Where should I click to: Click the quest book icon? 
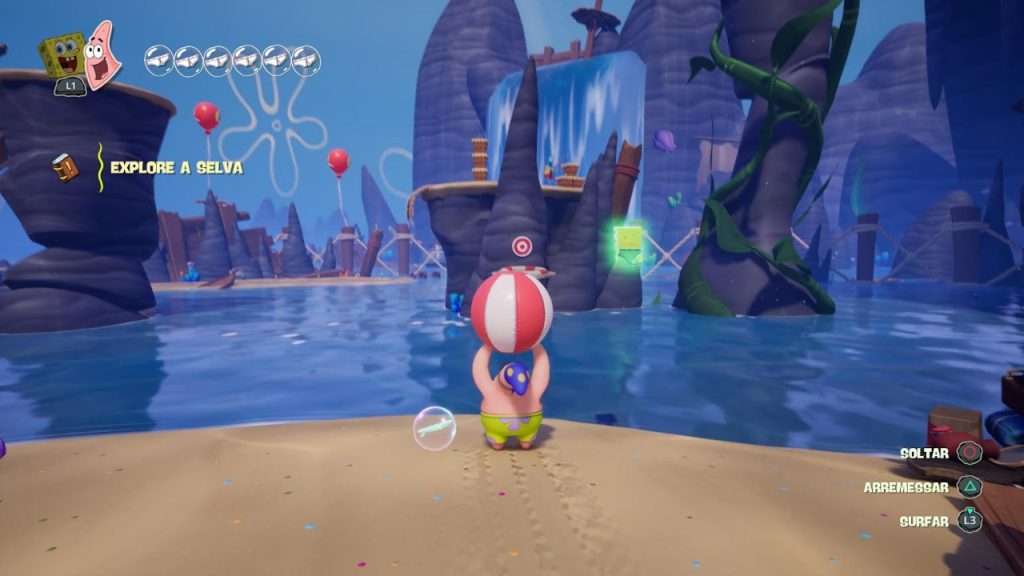65,167
